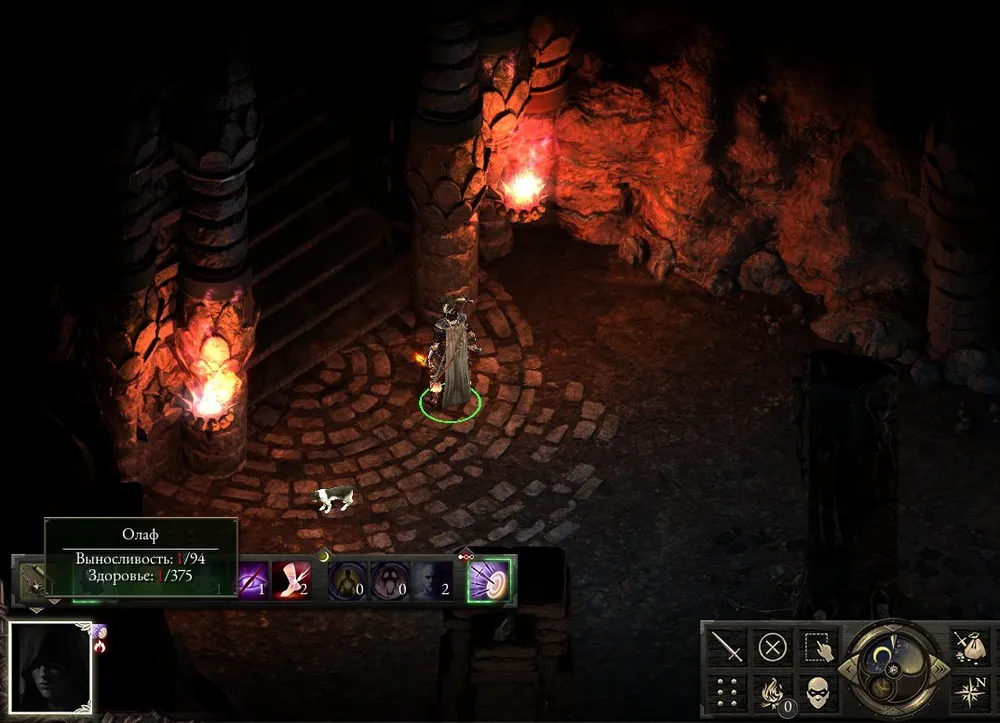Click the flail weapon set slot

(x=35, y=581)
